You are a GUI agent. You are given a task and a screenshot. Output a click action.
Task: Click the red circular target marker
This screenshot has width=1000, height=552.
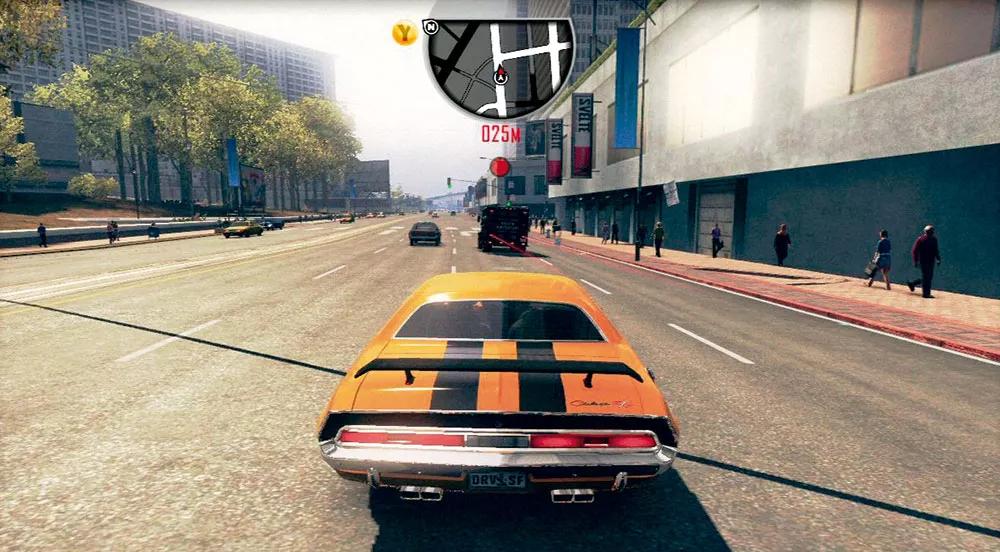click(x=500, y=167)
